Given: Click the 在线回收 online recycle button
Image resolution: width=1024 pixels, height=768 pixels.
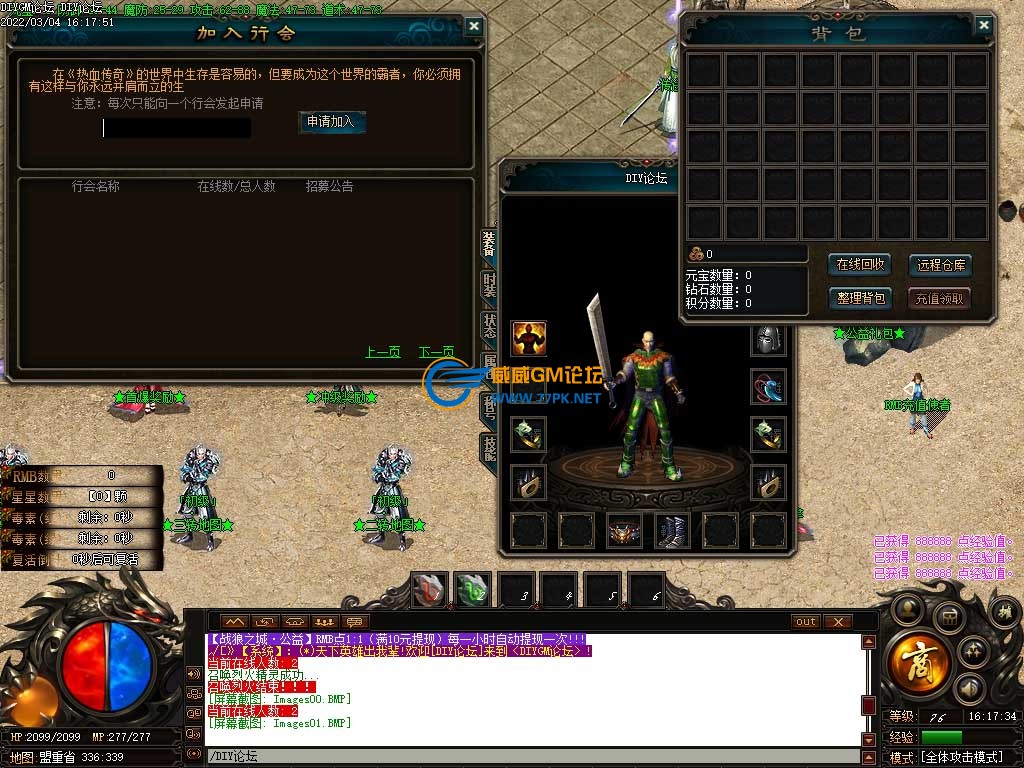Looking at the screenshot, I should click(860, 265).
